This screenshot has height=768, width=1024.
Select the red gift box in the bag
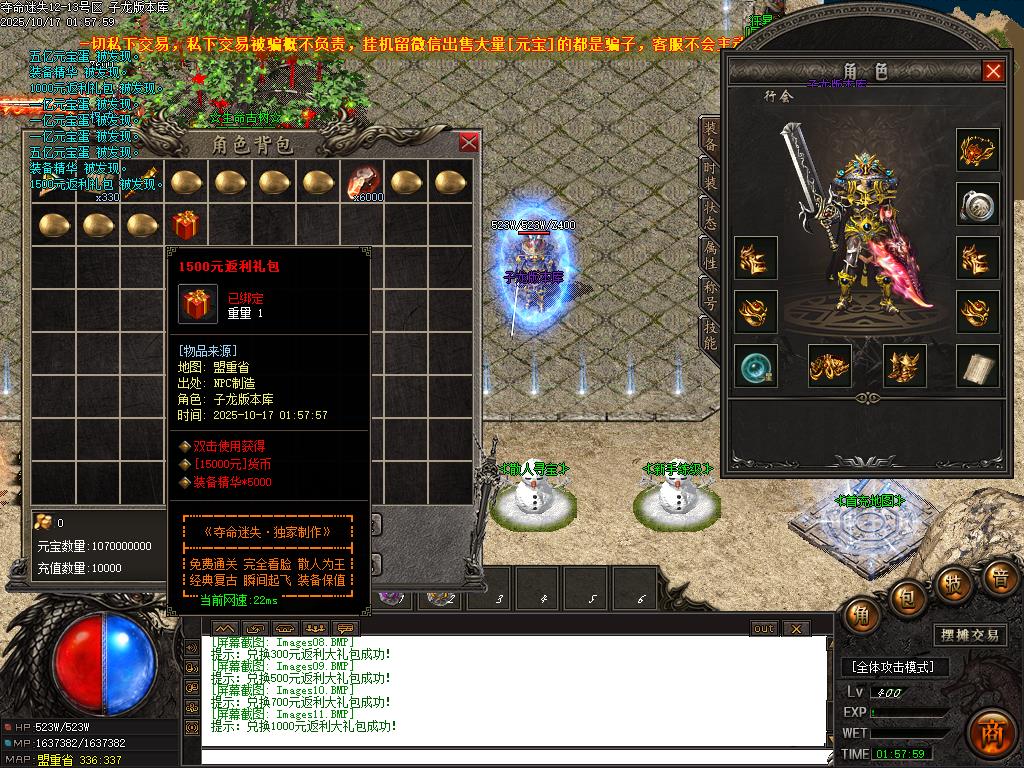pyautogui.click(x=185, y=224)
